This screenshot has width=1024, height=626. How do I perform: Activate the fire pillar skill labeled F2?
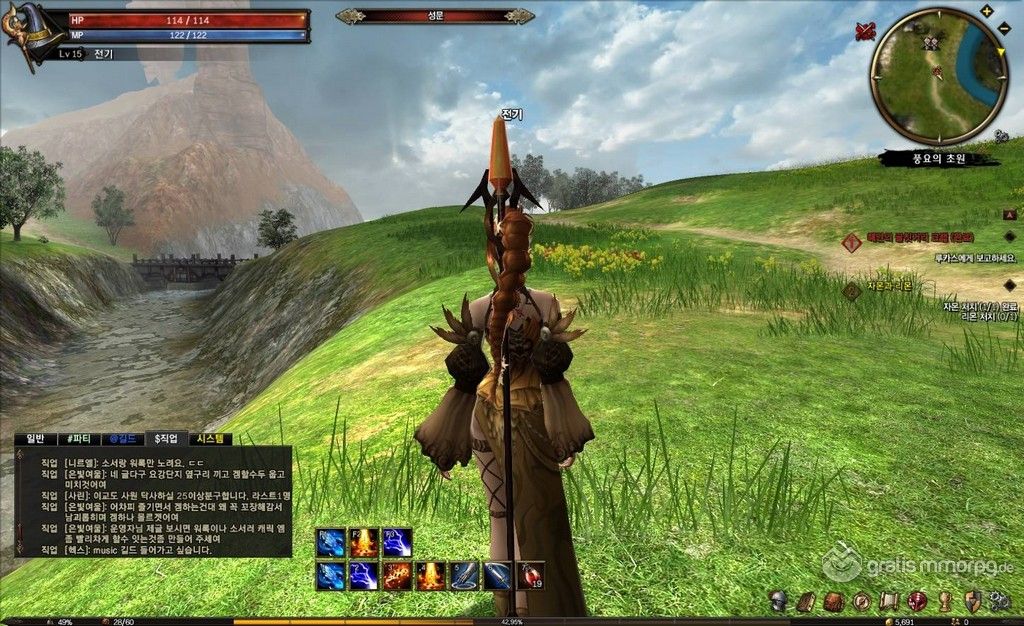pos(364,543)
